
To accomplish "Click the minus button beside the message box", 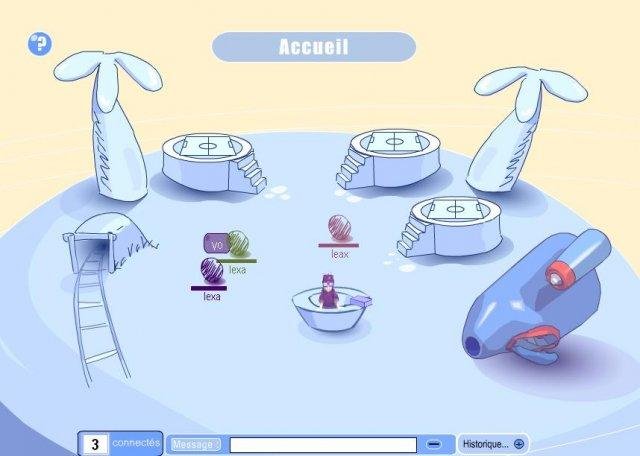I will [433, 444].
